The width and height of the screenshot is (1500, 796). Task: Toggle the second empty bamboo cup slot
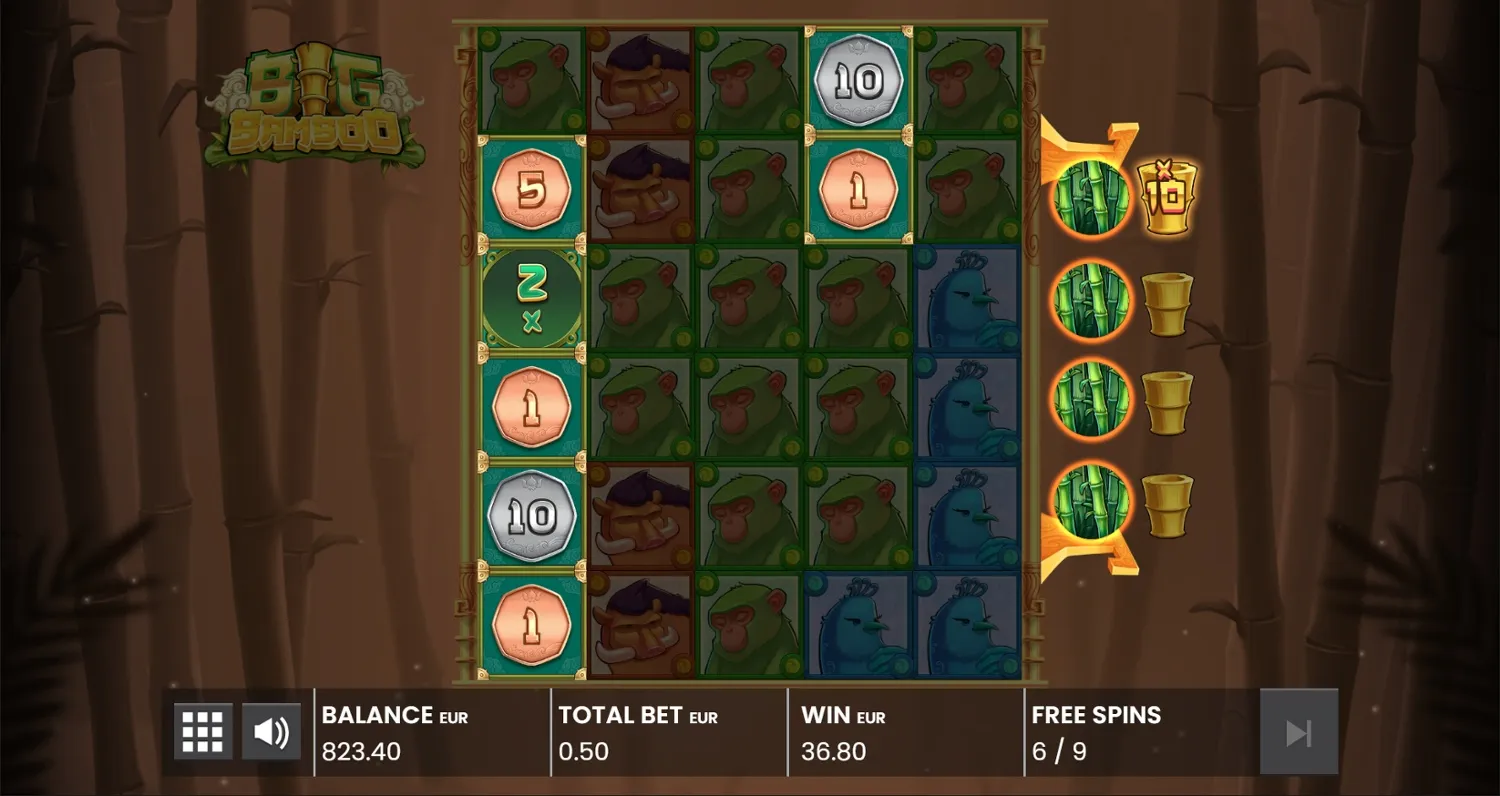(x=1168, y=302)
